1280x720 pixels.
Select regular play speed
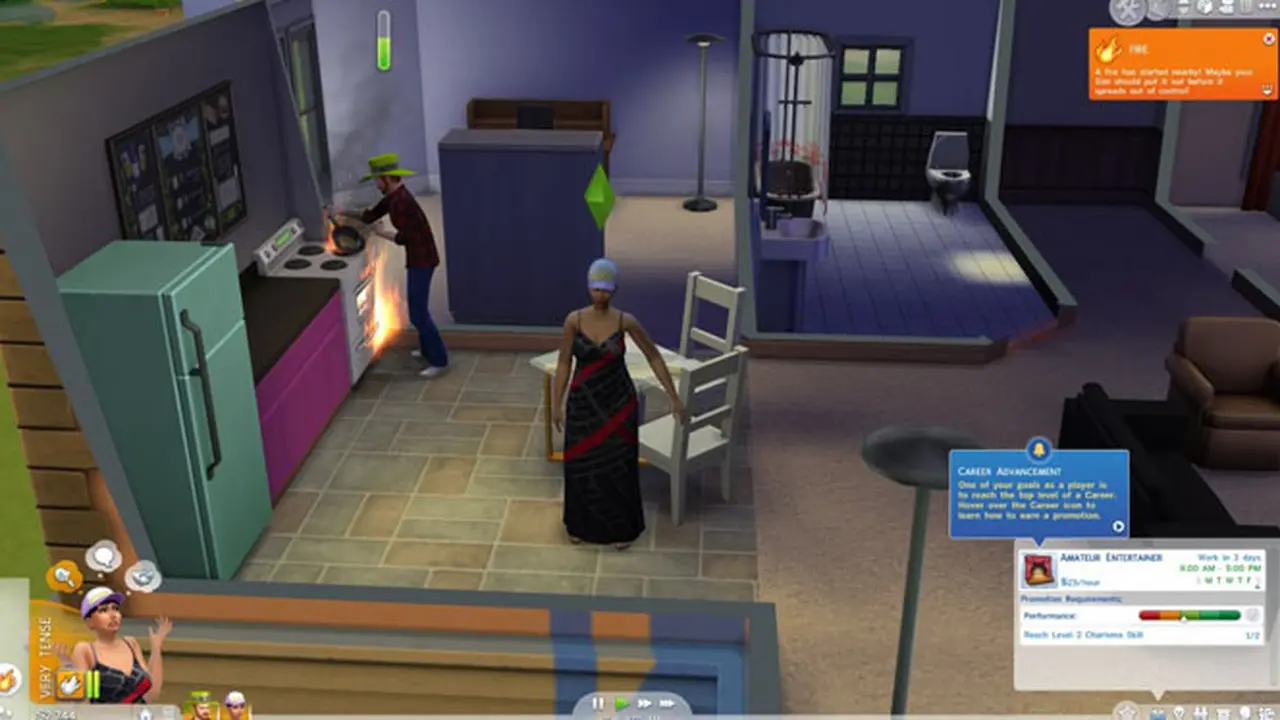click(x=622, y=705)
